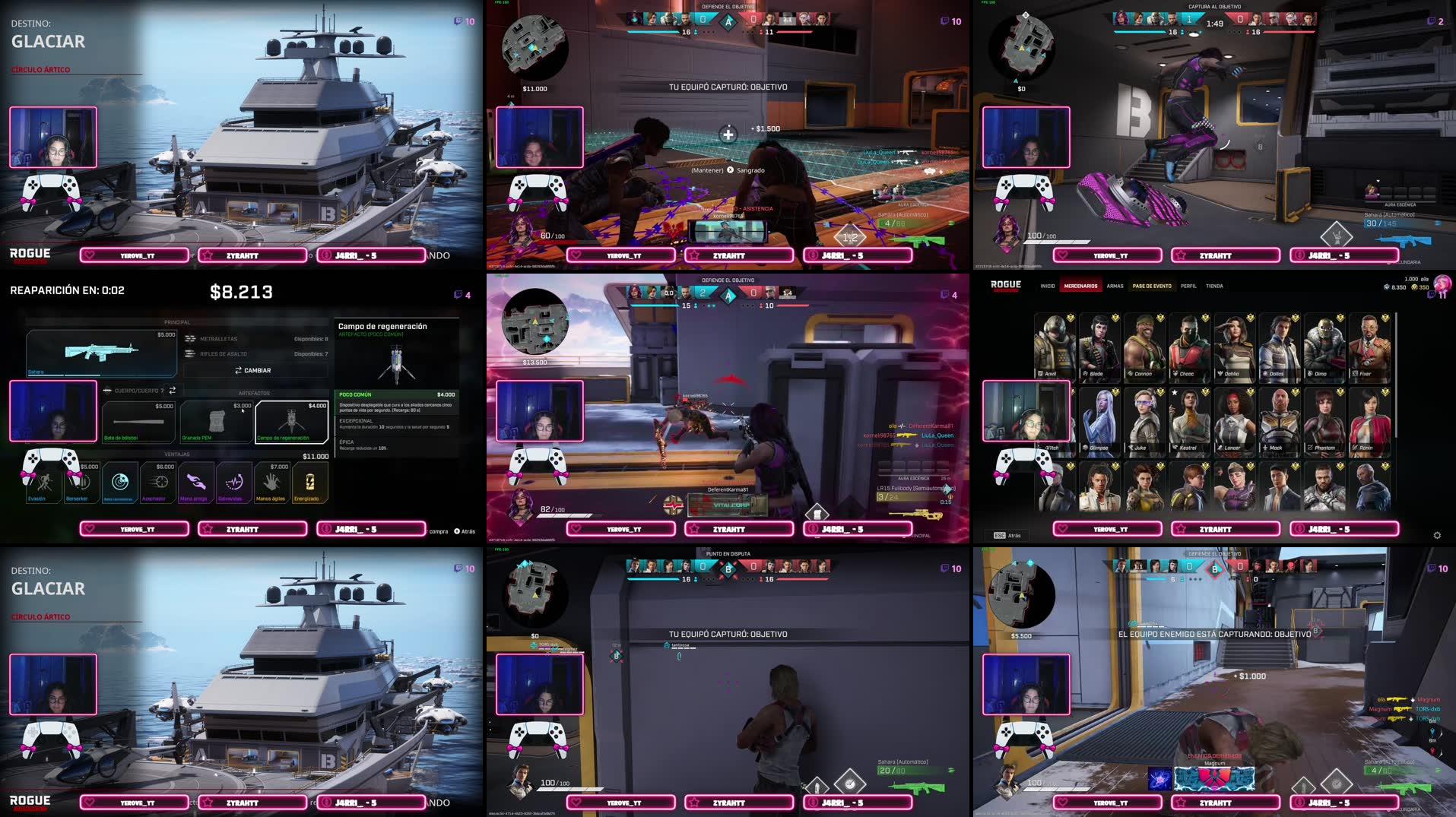The width and height of the screenshot is (1456, 817).
Task: Select the Sahara primary weapon slot
Action: 102,353
